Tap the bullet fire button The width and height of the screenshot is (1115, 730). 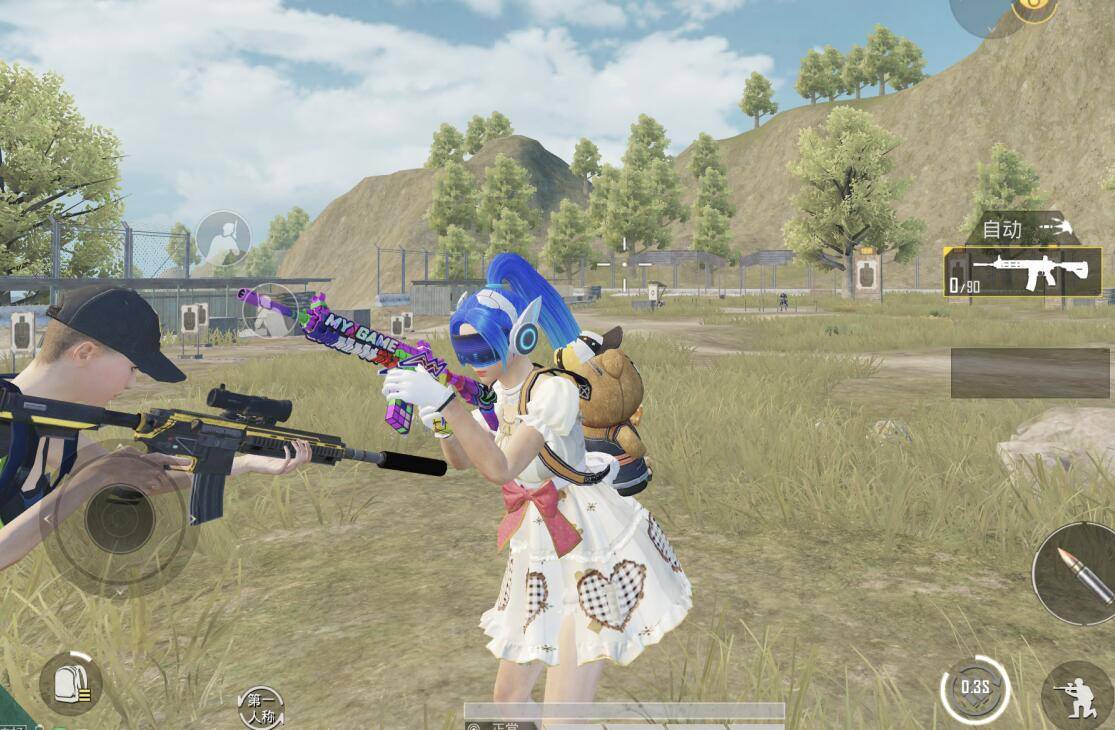[1075, 573]
